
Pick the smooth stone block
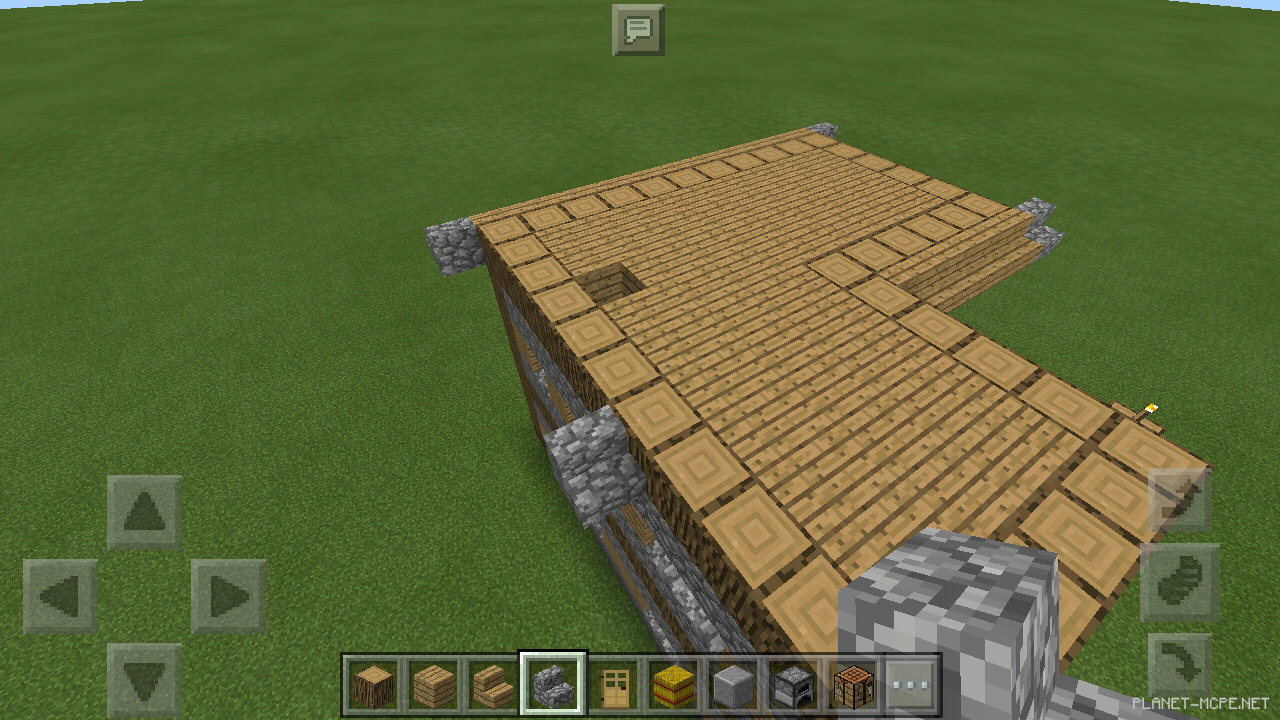tap(733, 685)
